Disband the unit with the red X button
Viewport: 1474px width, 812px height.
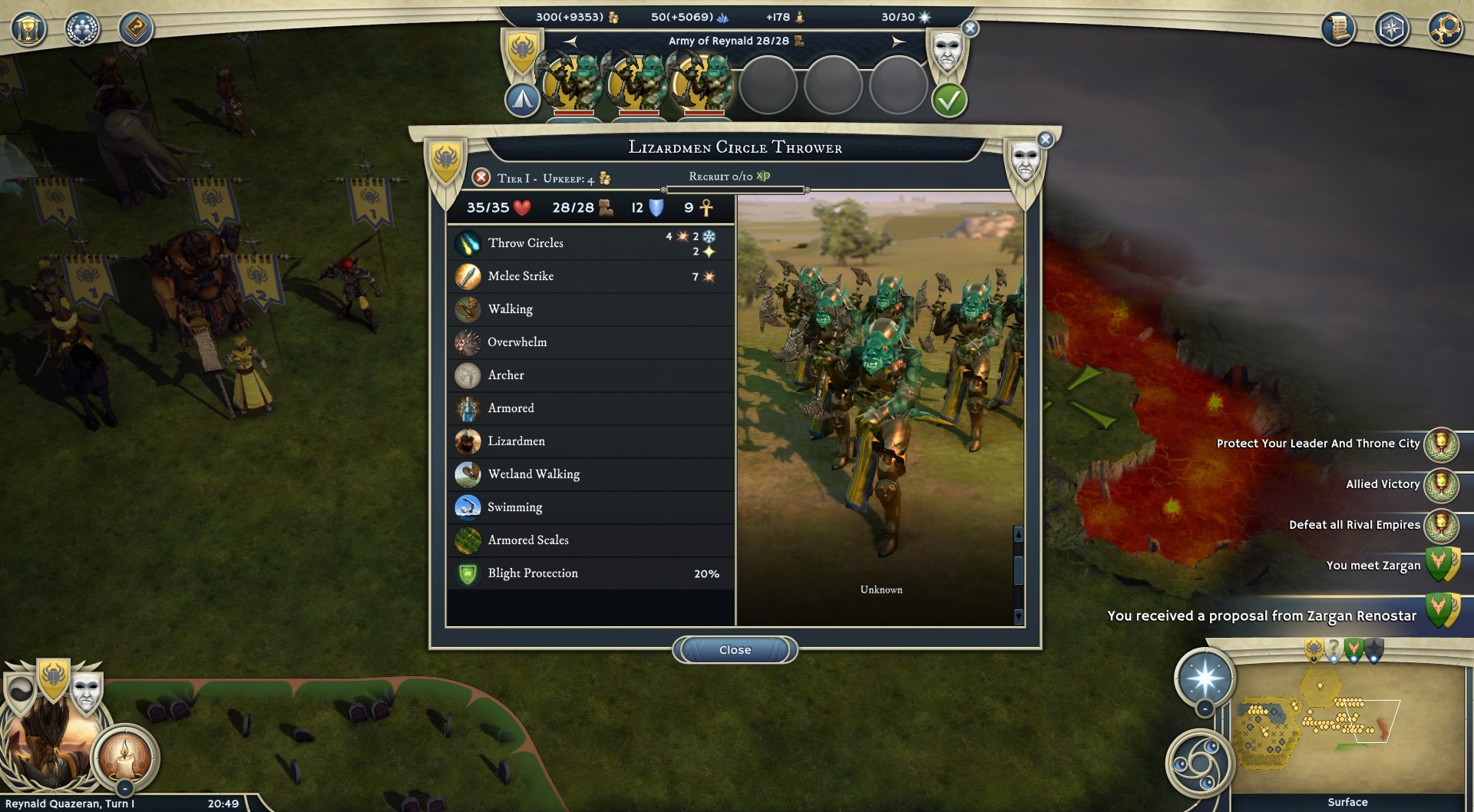(481, 178)
